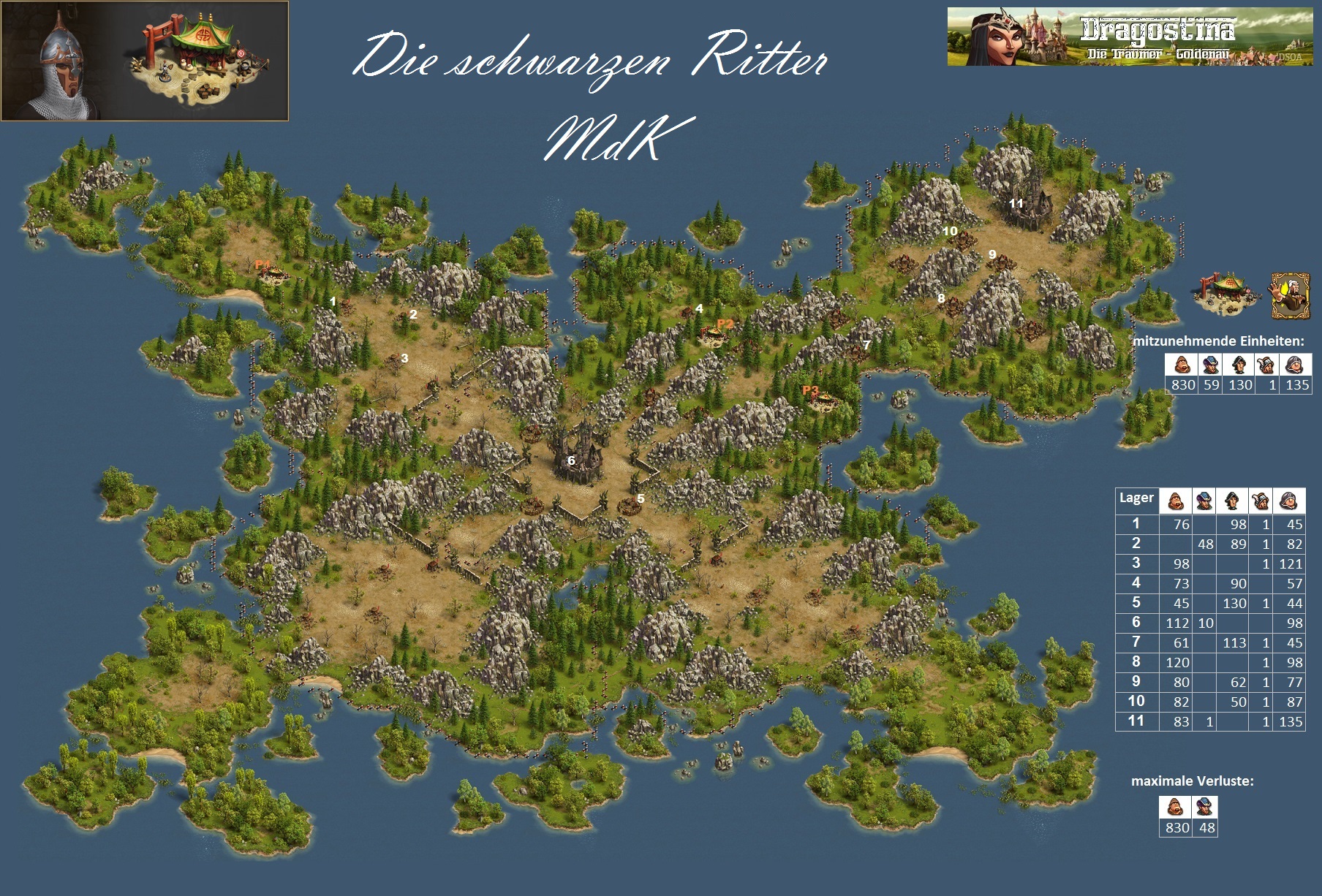Open the knight adventure thumbnail
Viewport: 1322px width, 896px height.
click(x=145, y=61)
